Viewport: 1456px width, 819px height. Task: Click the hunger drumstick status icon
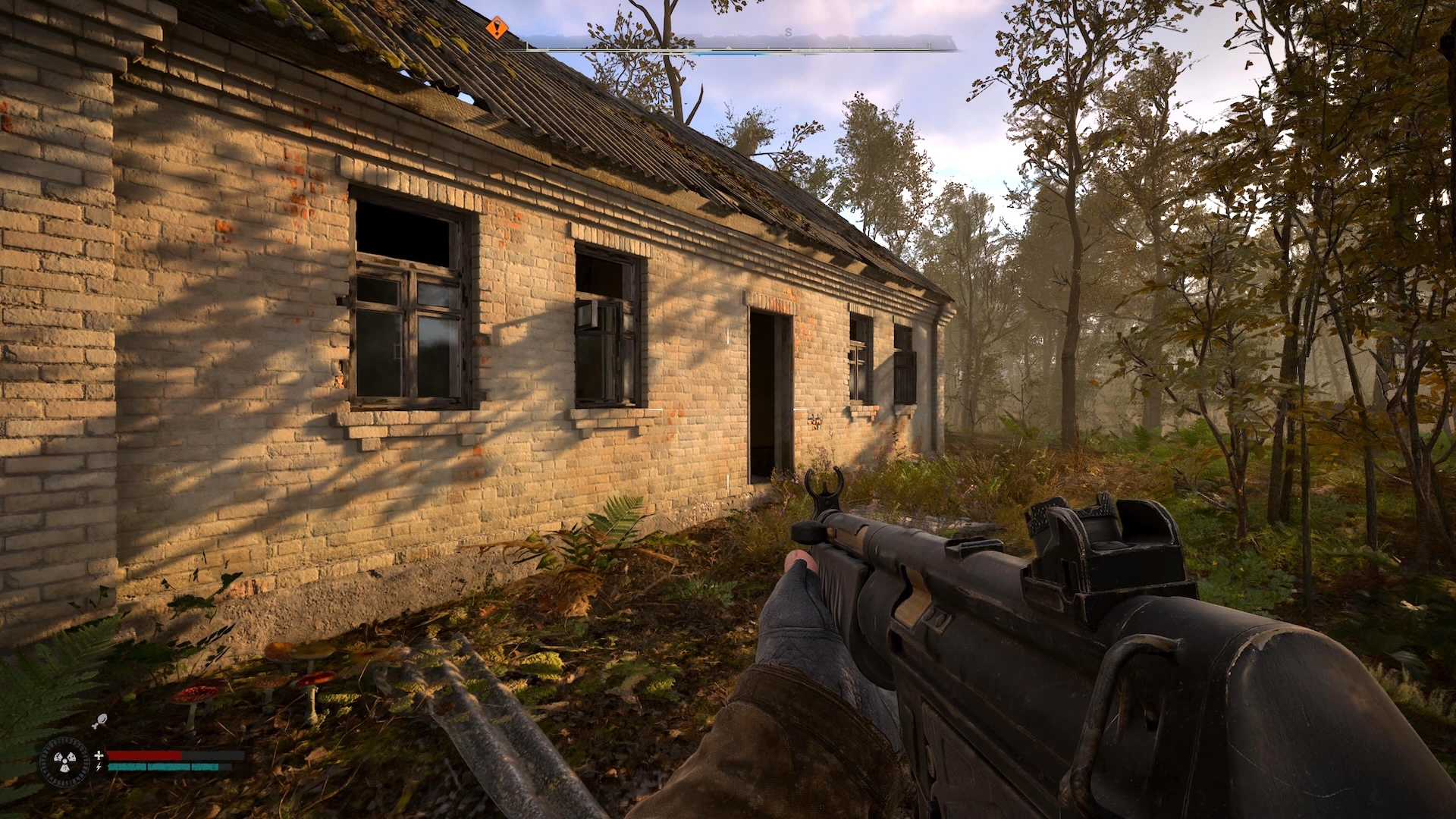100,723
